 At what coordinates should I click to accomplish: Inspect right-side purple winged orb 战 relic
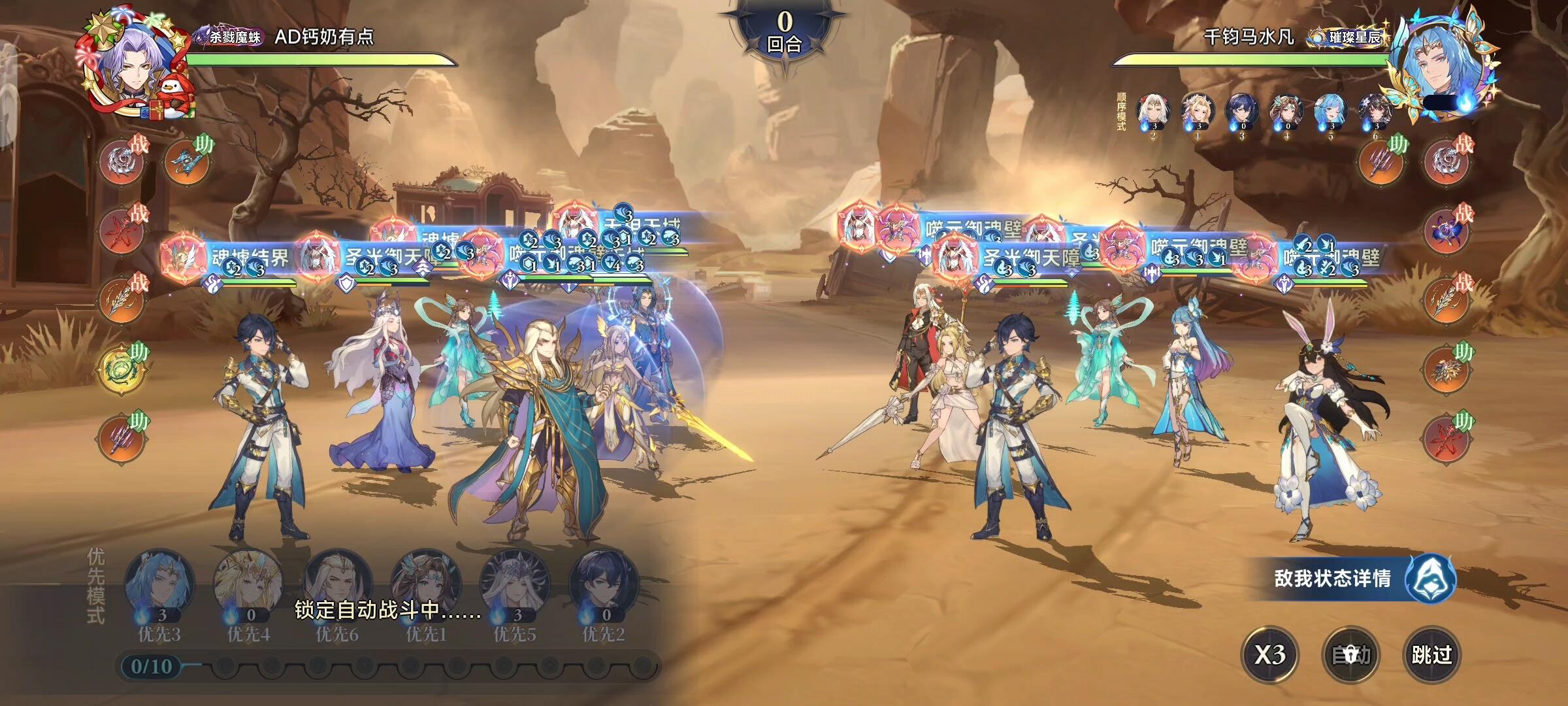pyautogui.click(x=1446, y=230)
